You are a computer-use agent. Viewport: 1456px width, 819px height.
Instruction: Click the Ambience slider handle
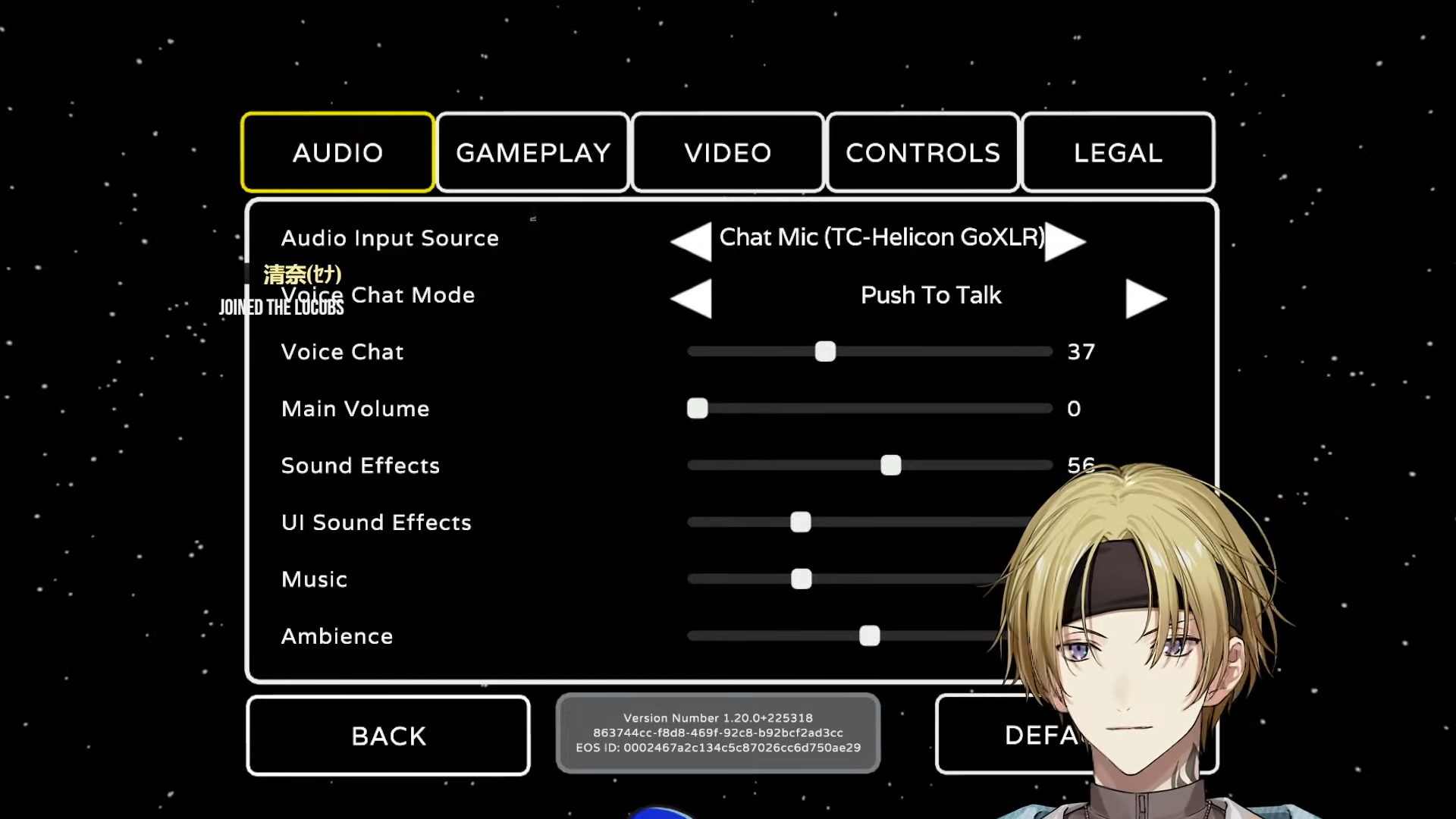[x=870, y=636]
